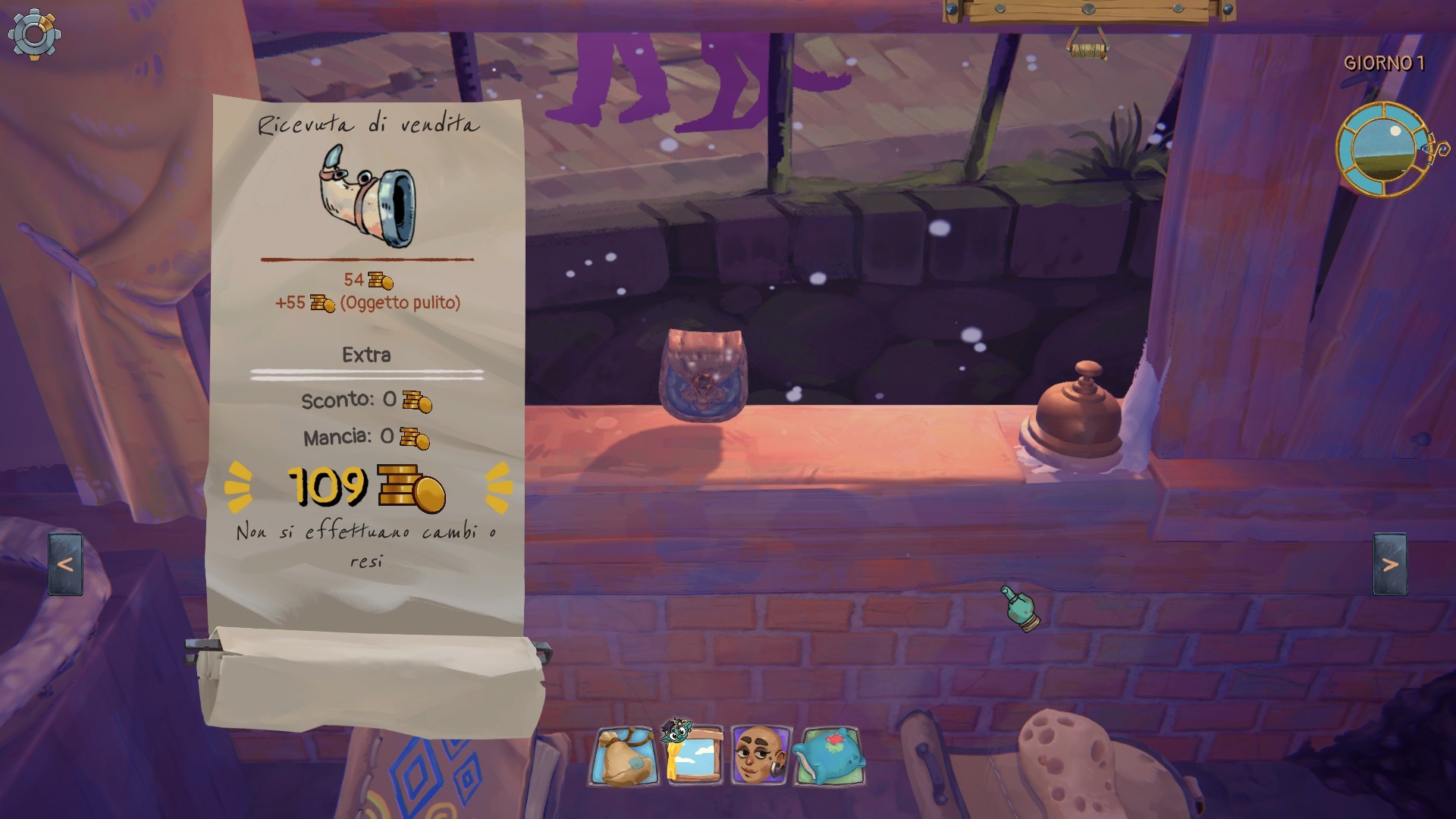Select the bald character portrait
This screenshot has width=1456, height=819.
[x=760, y=755]
